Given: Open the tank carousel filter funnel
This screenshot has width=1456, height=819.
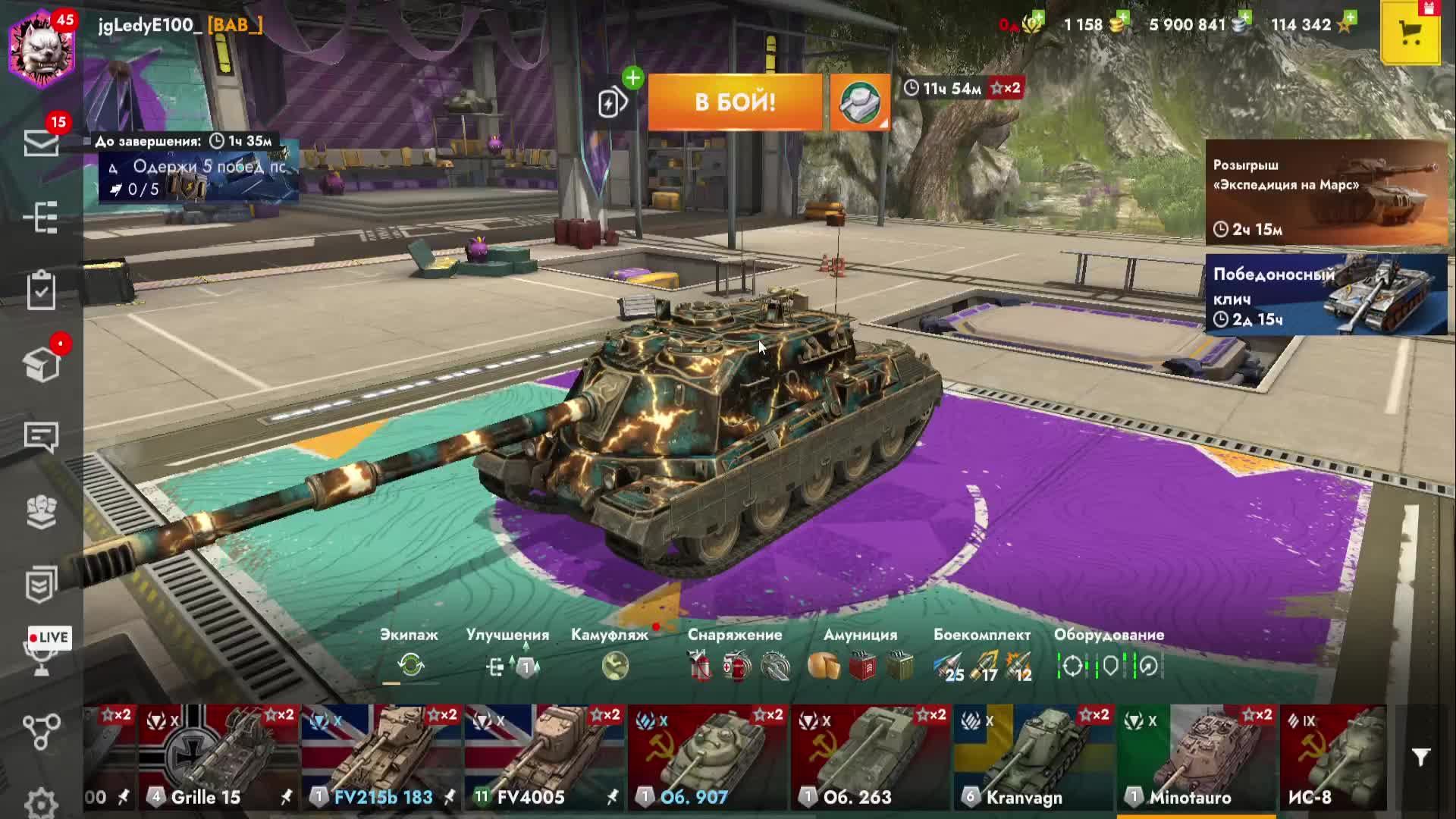Looking at the screenshot, I should coord(1420,757).
